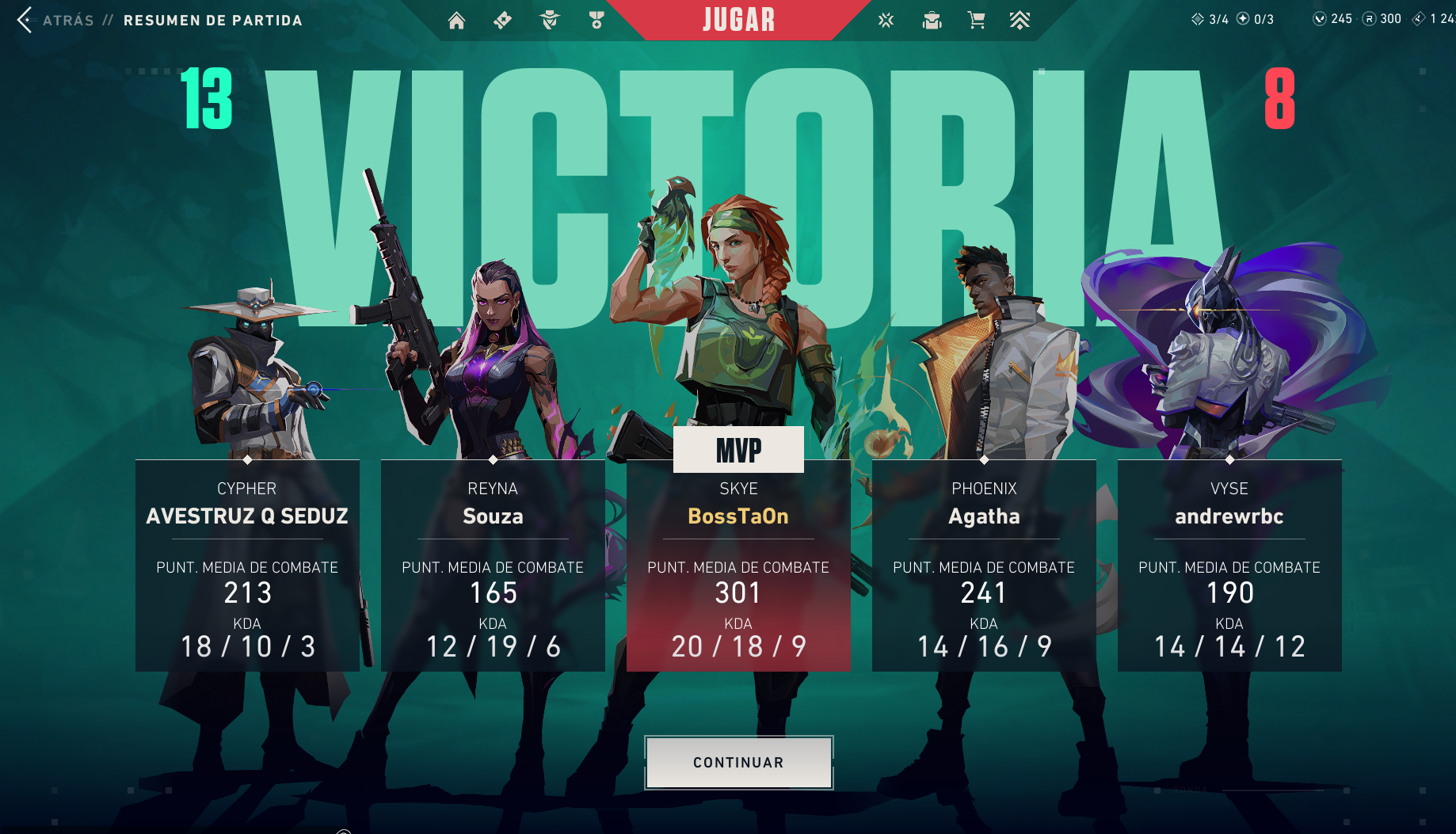This screenshot has height=834, width=1456.
Task: Go back using the ATRÁS arrow
Action: [x=25, y=20]
